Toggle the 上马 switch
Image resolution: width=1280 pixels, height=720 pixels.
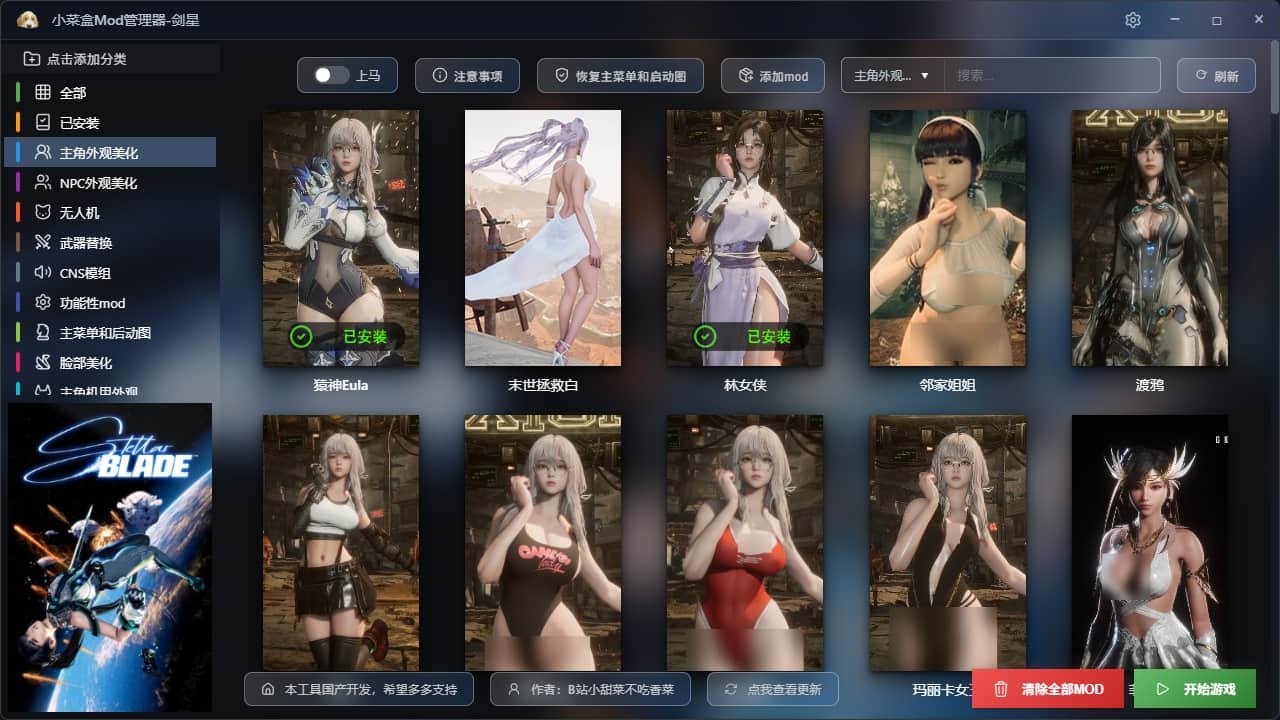[331, 76]
